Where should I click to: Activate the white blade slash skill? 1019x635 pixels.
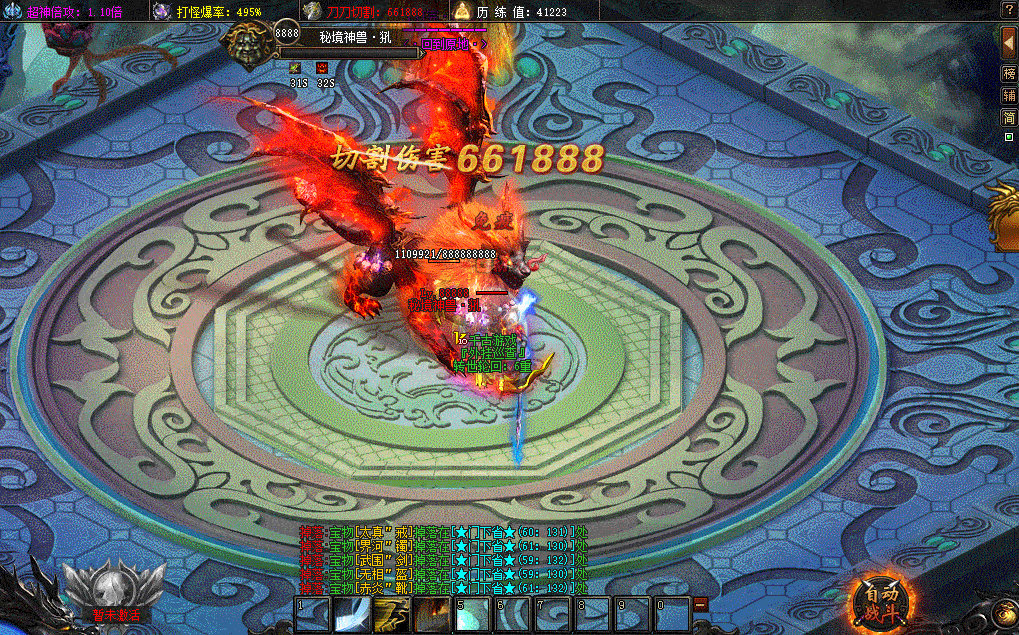pyautogui.click(x=352, y=613)
